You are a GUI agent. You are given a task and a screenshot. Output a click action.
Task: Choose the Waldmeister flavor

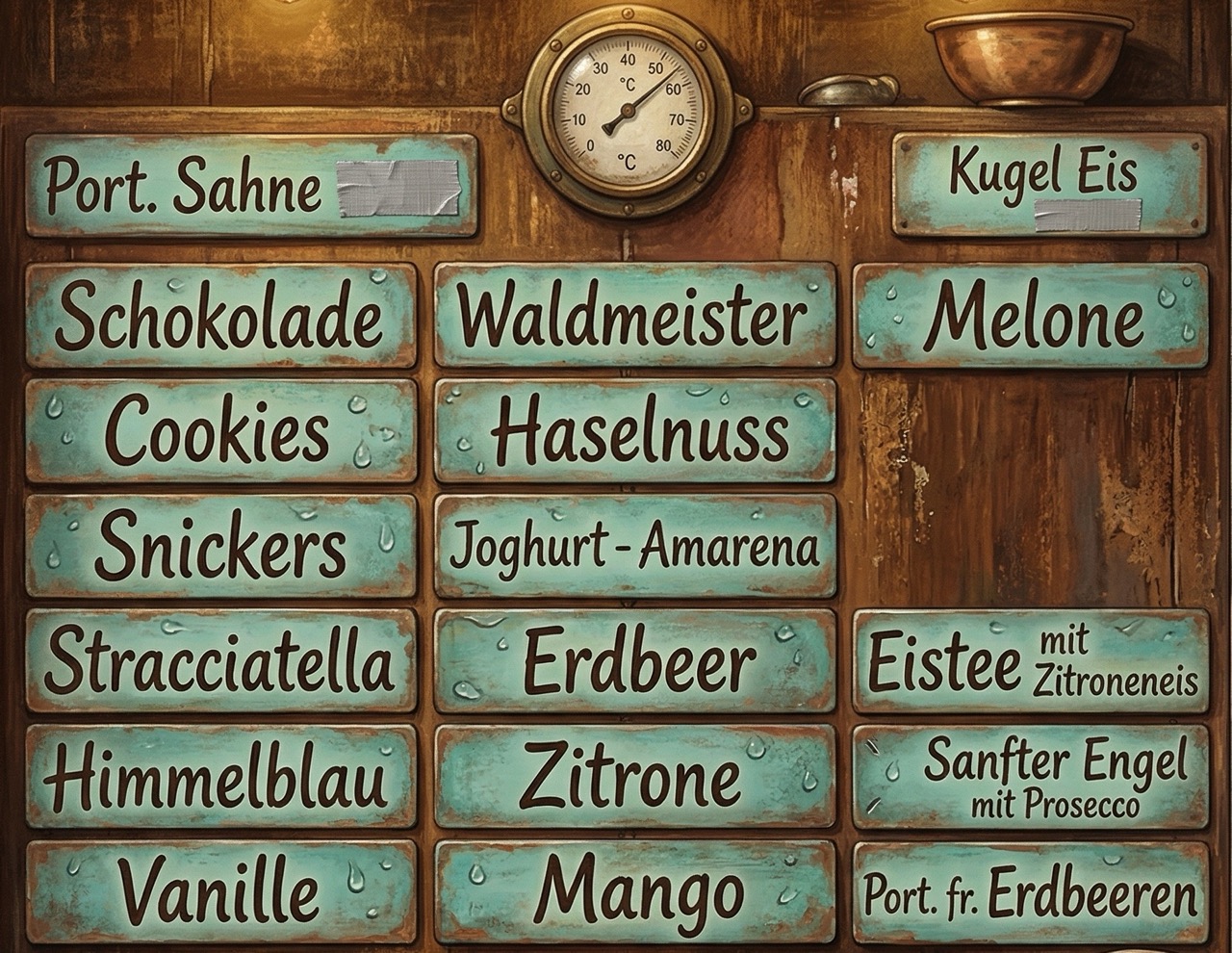tap(634, 316)
